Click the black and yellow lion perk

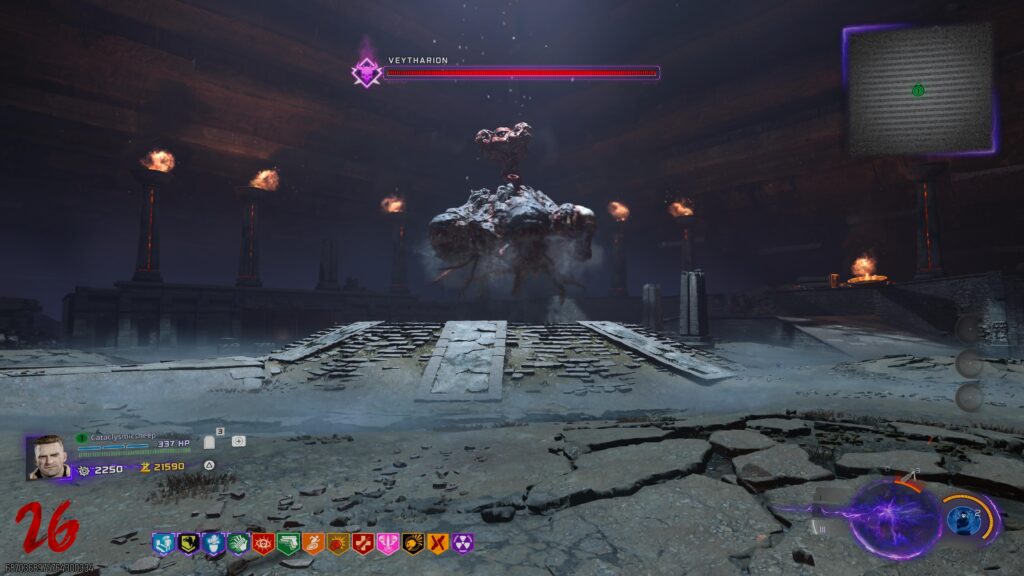point(413,543)
